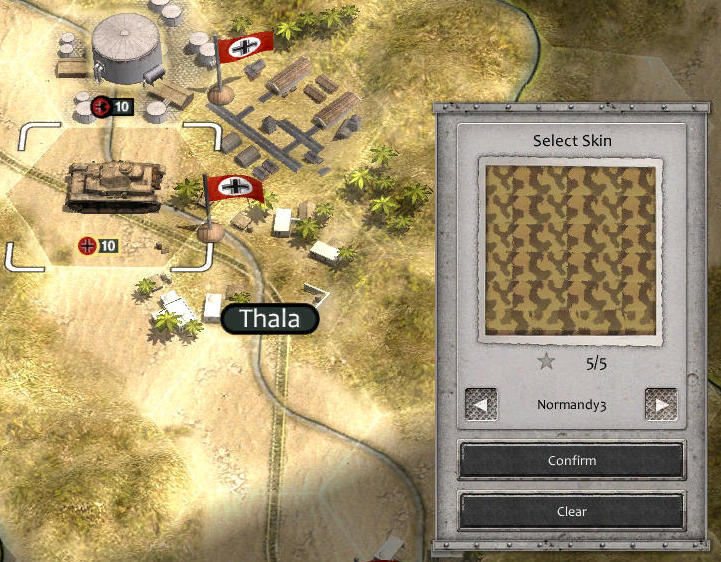Click the Thala town label
The width and height of the screenshot is (721, 562).
tap(270, 320)
